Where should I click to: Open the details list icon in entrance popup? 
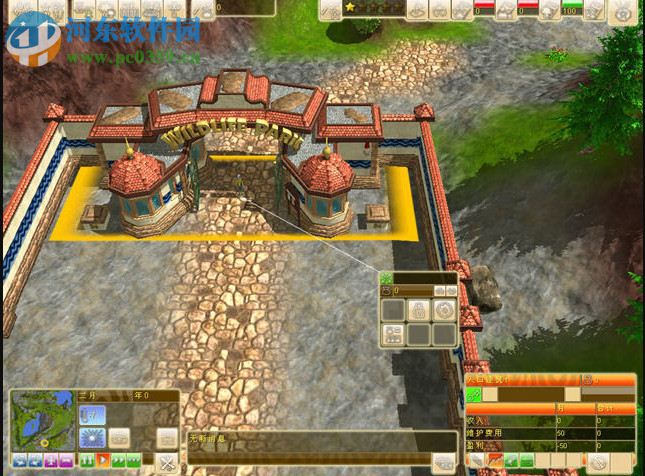click(394, 335)
